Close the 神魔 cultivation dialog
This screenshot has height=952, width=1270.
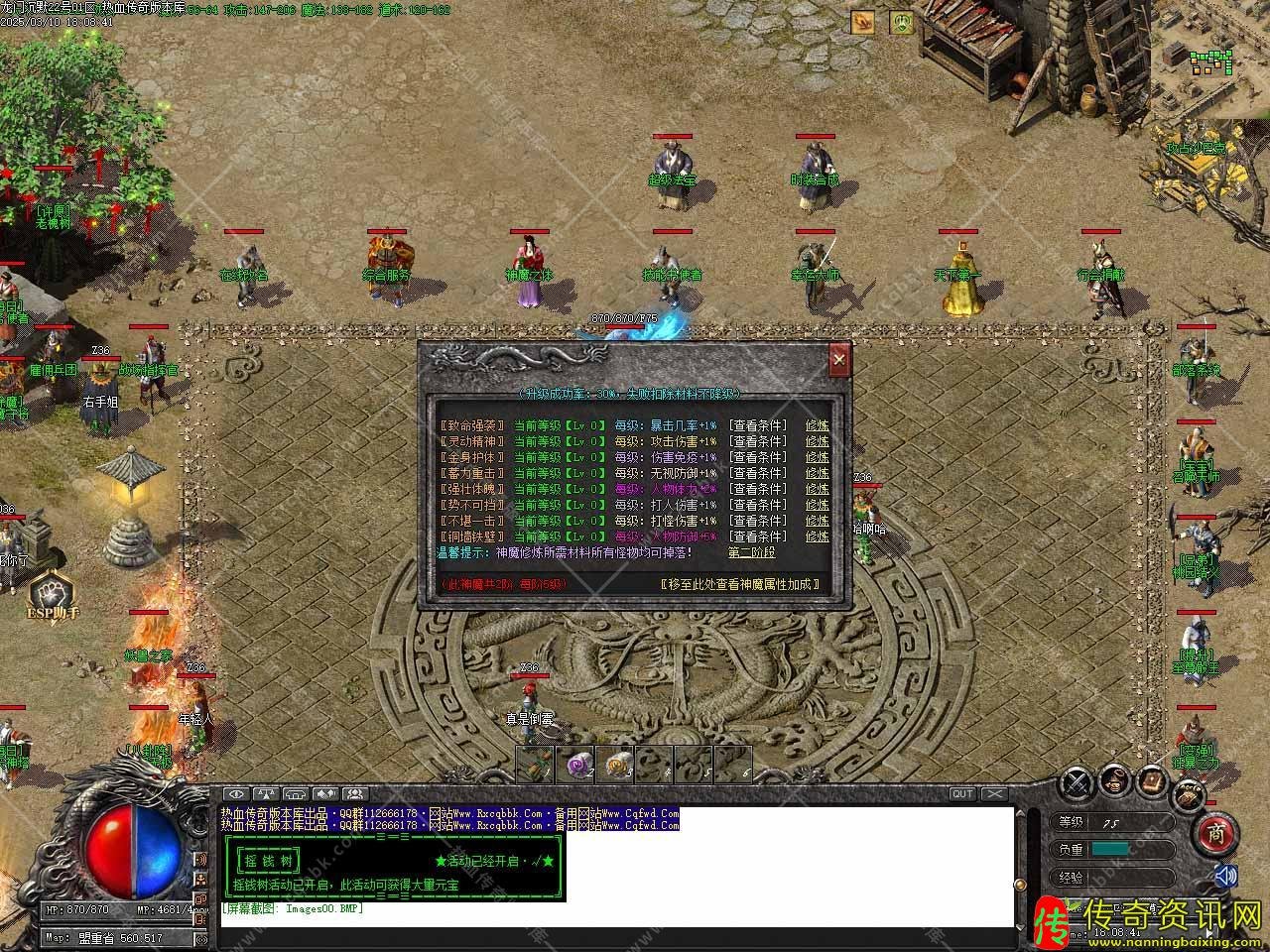pos(839,359)
